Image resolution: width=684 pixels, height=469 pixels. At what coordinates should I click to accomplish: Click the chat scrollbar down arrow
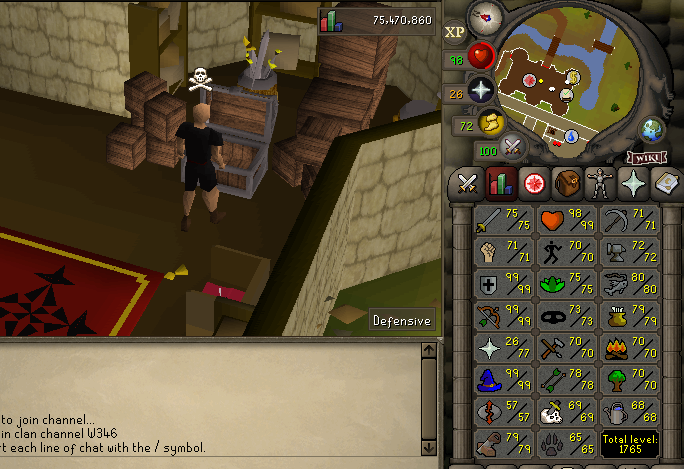[x=430, y=447]
